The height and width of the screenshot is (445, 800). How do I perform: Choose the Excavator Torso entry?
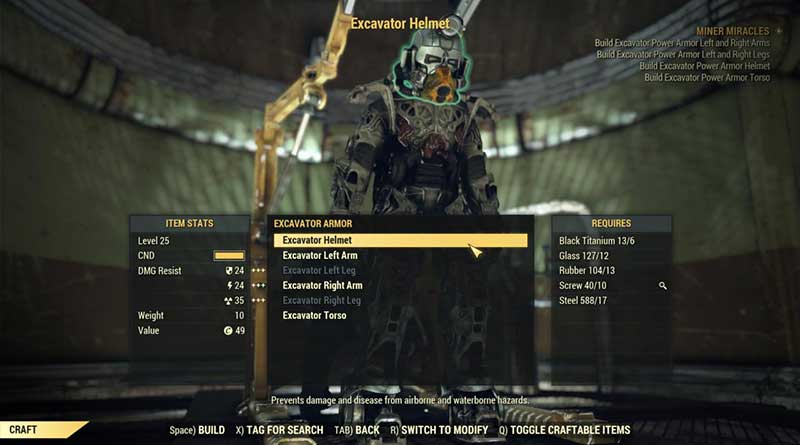point(314,316)
